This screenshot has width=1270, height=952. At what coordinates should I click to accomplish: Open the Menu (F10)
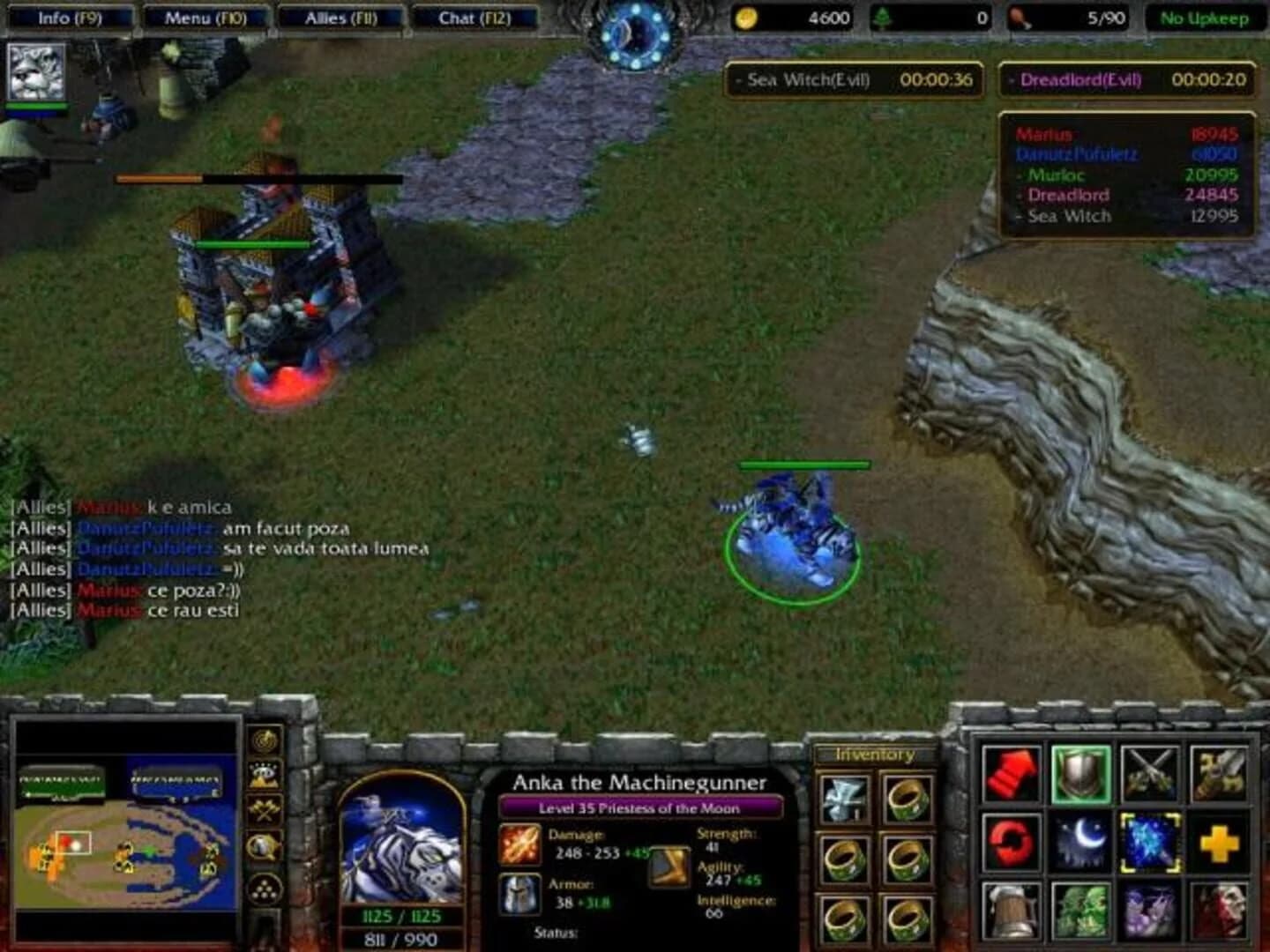(x=205, y=15)
